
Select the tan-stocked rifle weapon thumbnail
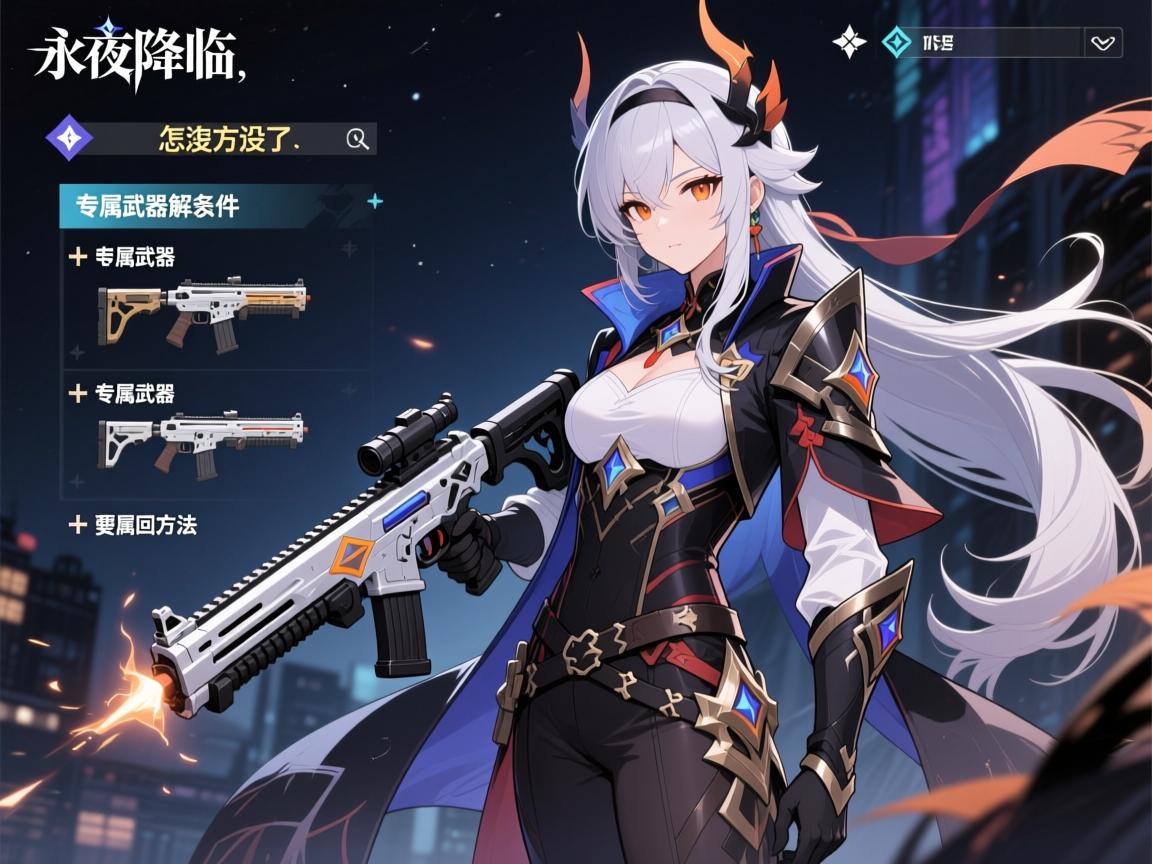(203, 312)
